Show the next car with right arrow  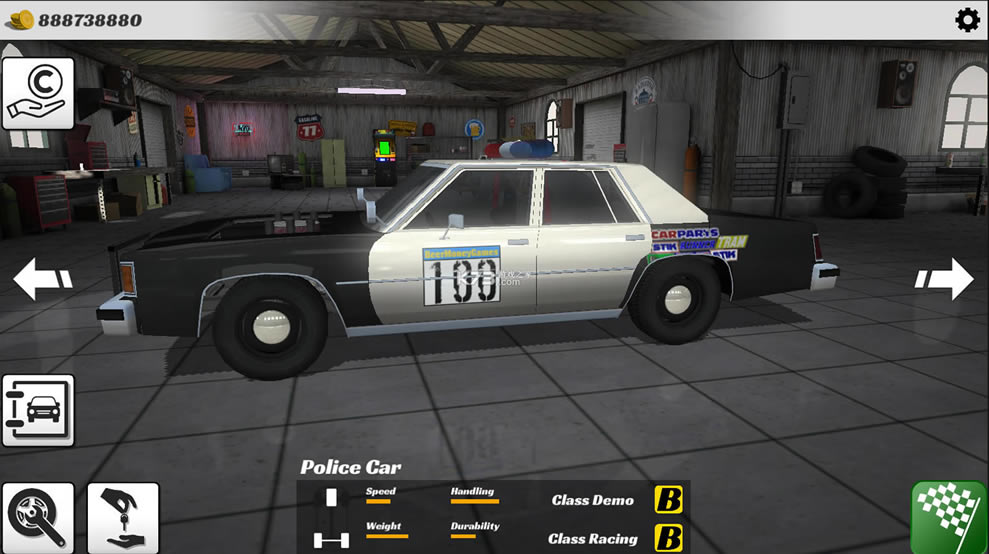pyautogui.click(x=945, y=279)
